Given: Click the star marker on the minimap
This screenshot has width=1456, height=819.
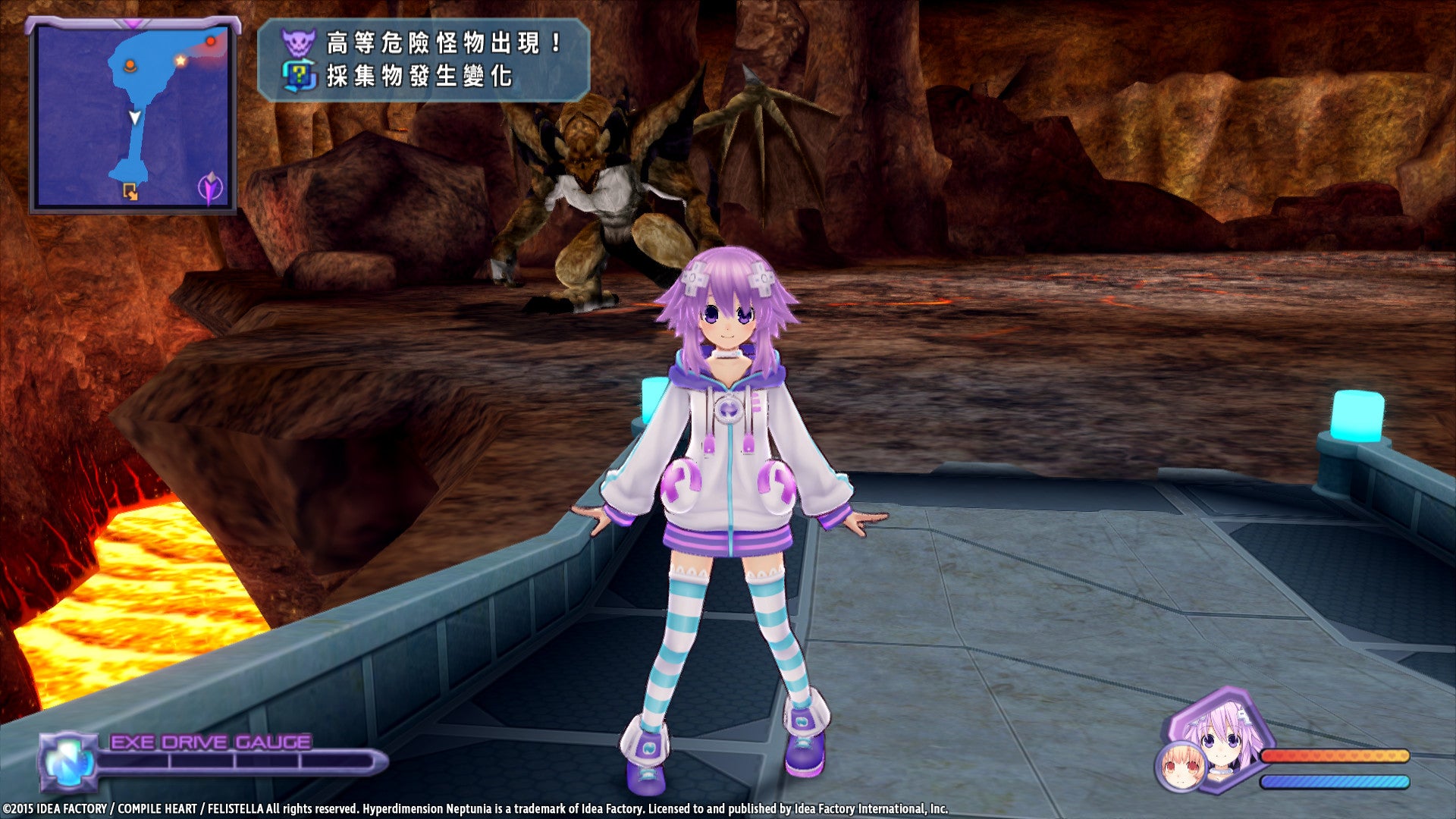Looking at the screenshot, I should click(180, 61).
